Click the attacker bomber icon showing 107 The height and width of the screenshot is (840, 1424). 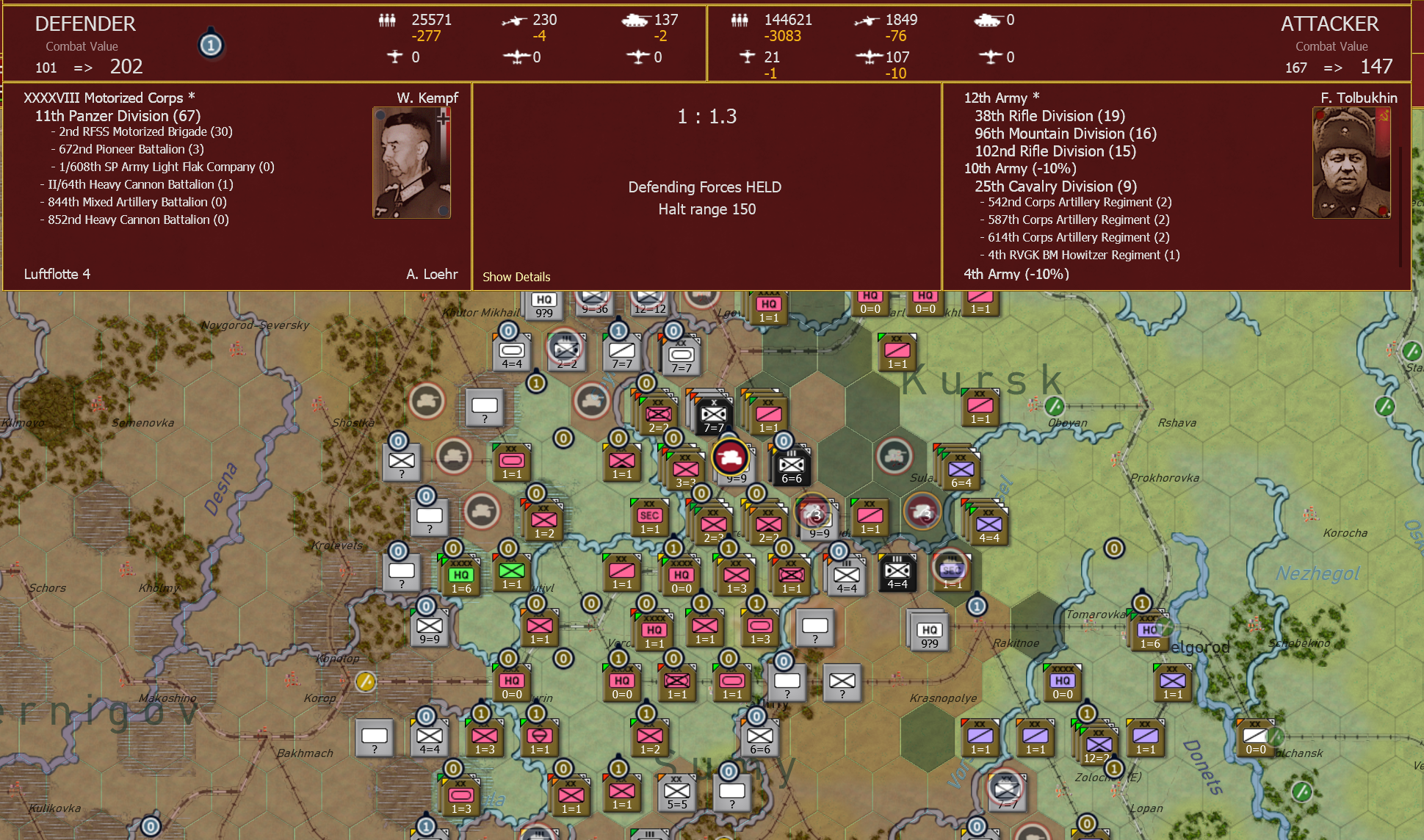click(x=870, y=57)
